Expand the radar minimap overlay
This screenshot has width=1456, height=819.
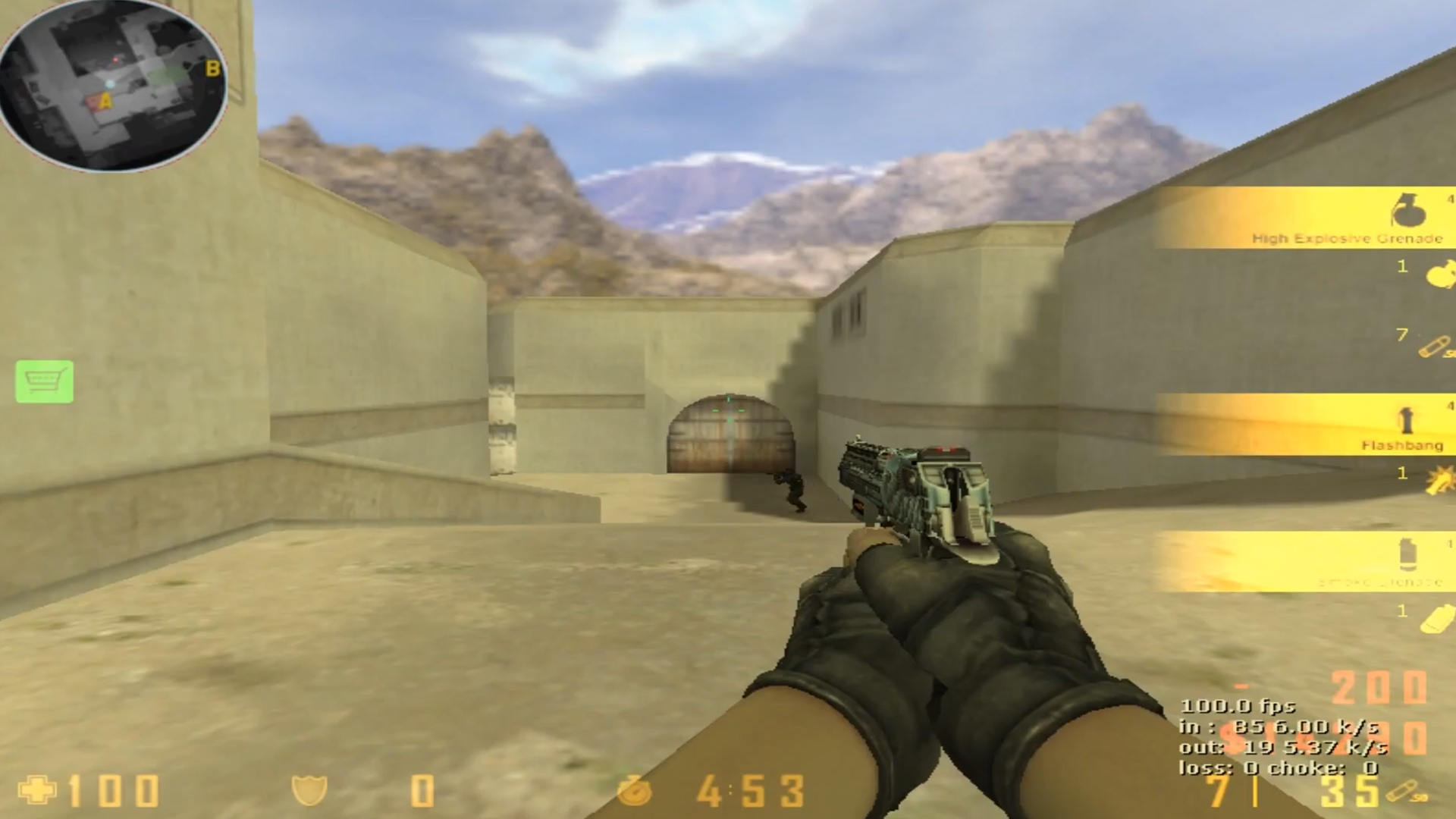114,83
